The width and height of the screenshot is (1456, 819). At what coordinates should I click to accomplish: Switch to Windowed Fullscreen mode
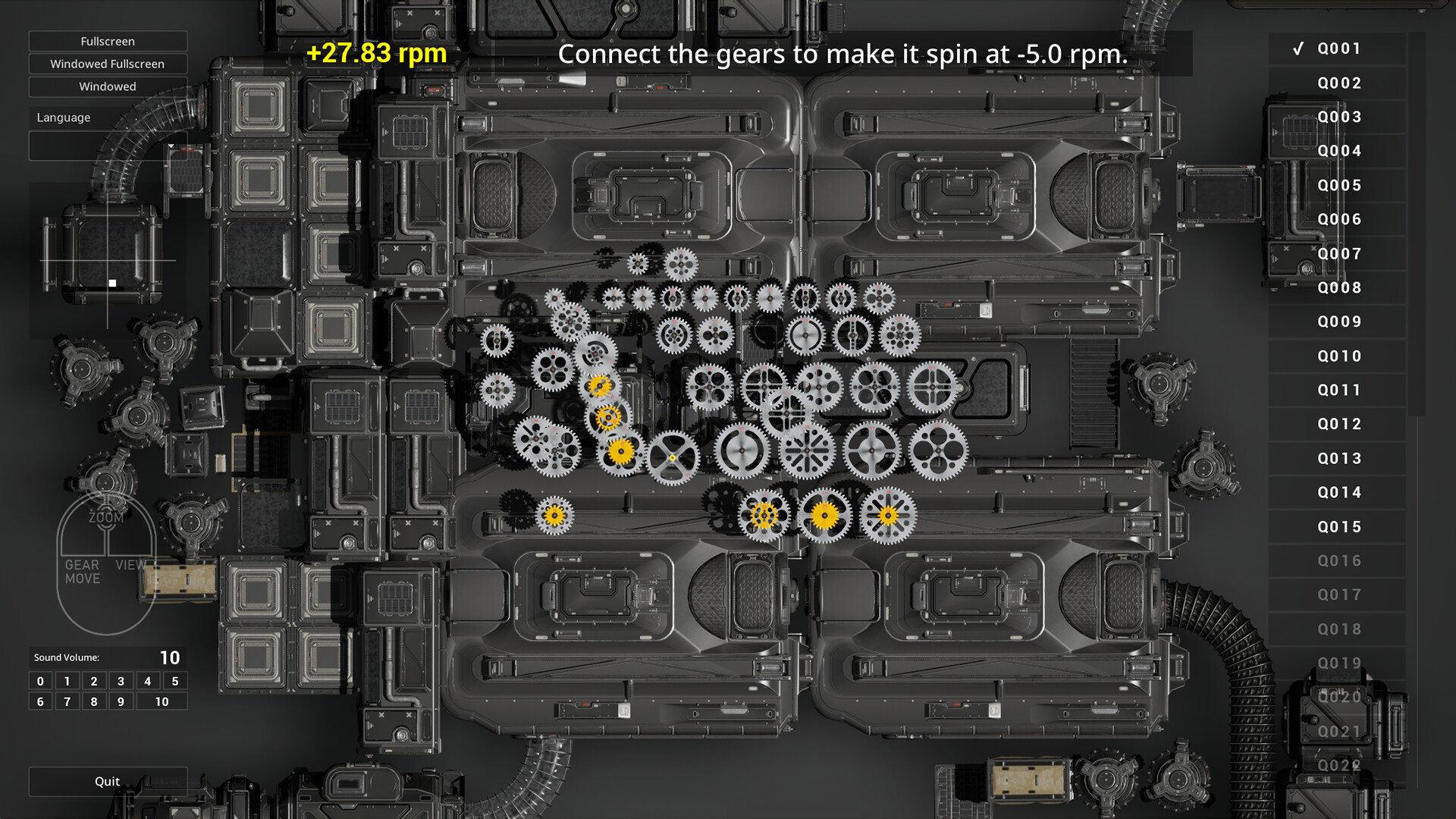[108, 64]
